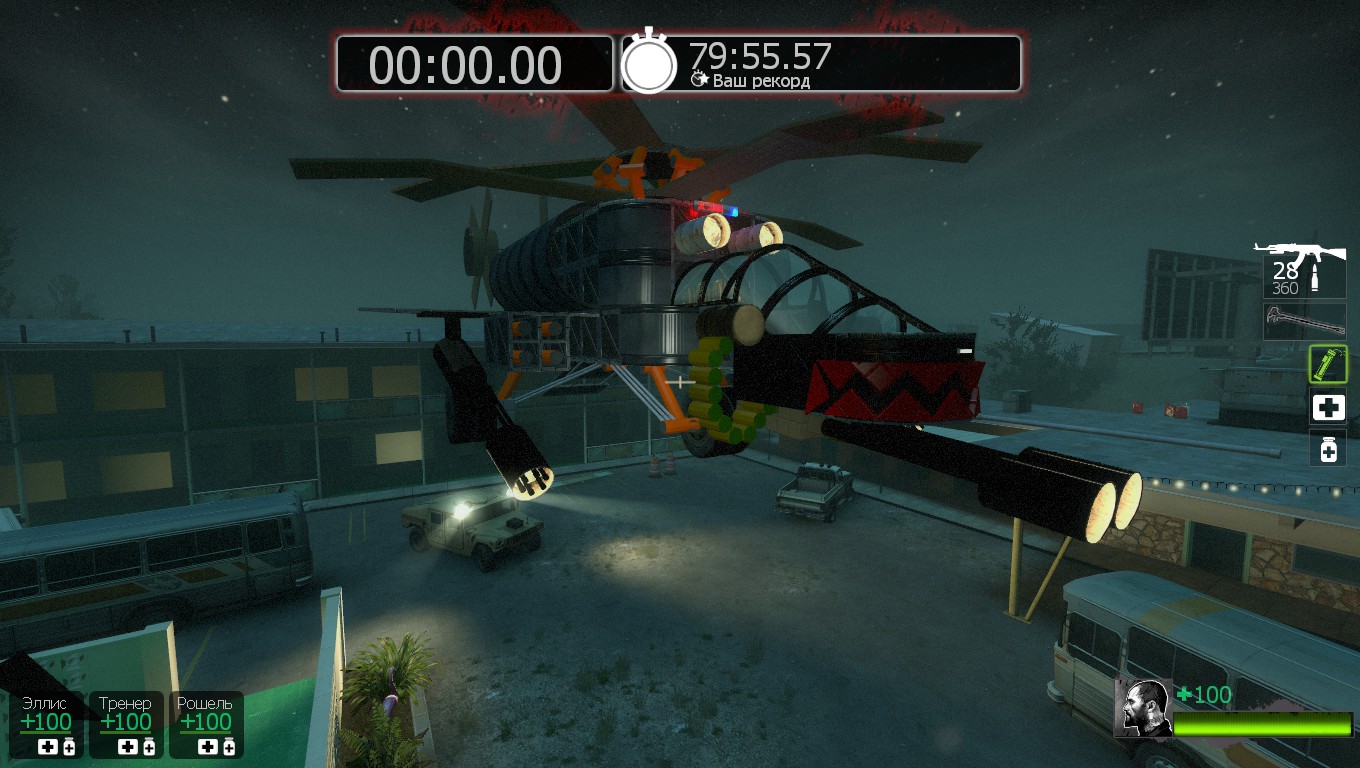Choose the green pipe bomb slot
The width and height of the screenshot is (1360, 768).
pos(1328,364)
